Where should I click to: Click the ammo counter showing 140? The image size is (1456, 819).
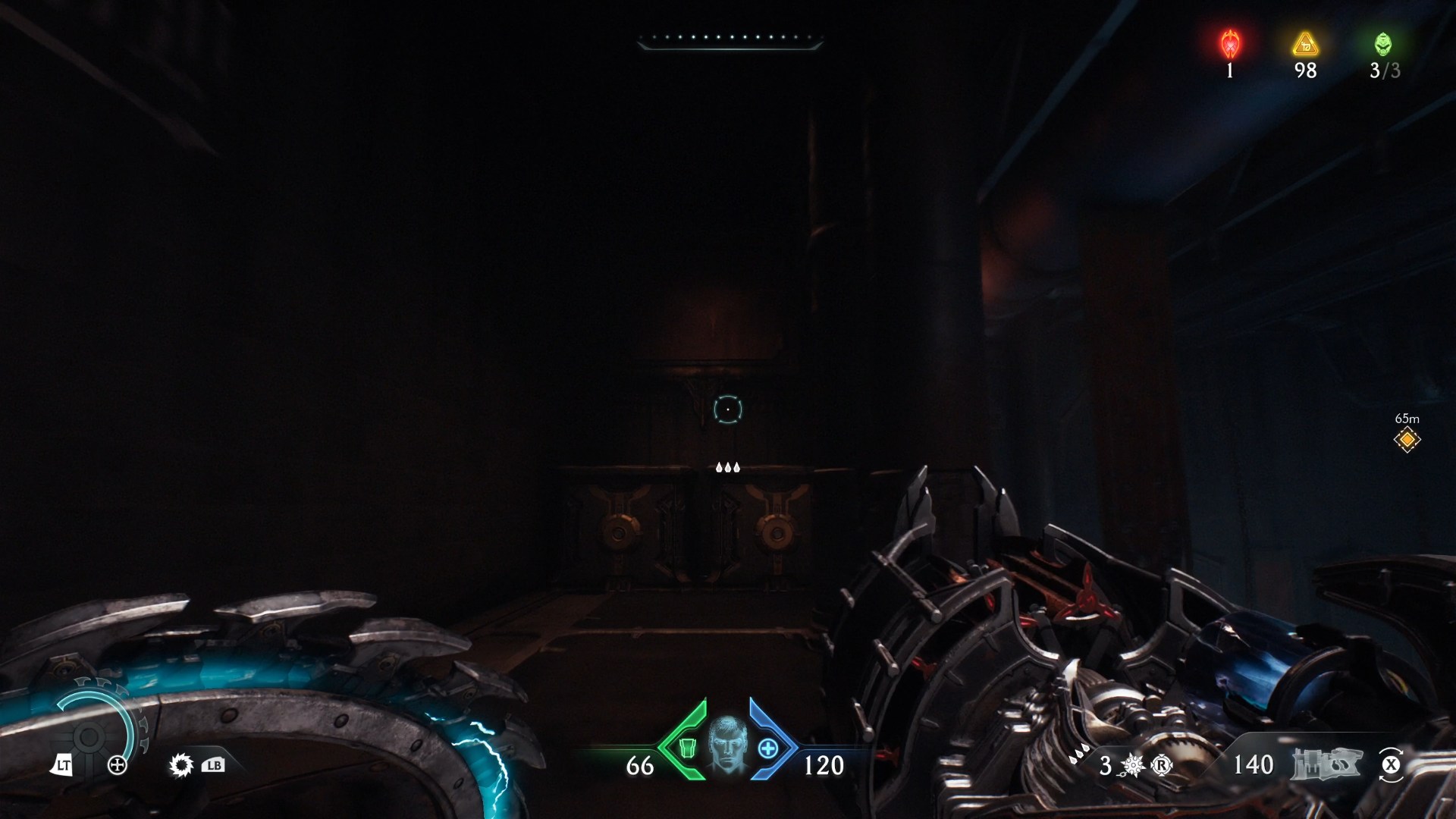(1254, 766)
